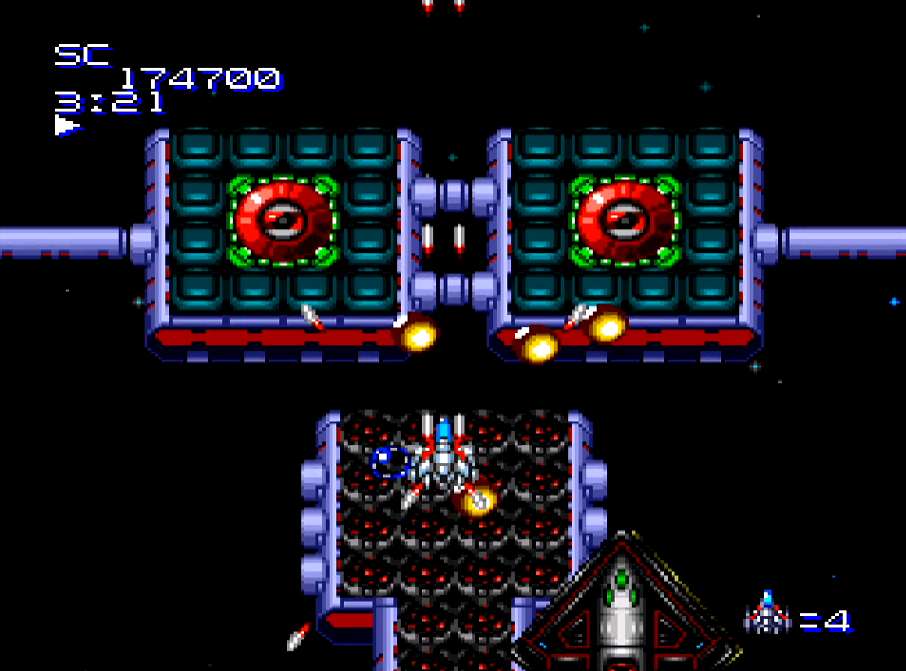Click the ship speed arrow indicator
The width and height of the screenshot is (906, 671).
(67, 125)
